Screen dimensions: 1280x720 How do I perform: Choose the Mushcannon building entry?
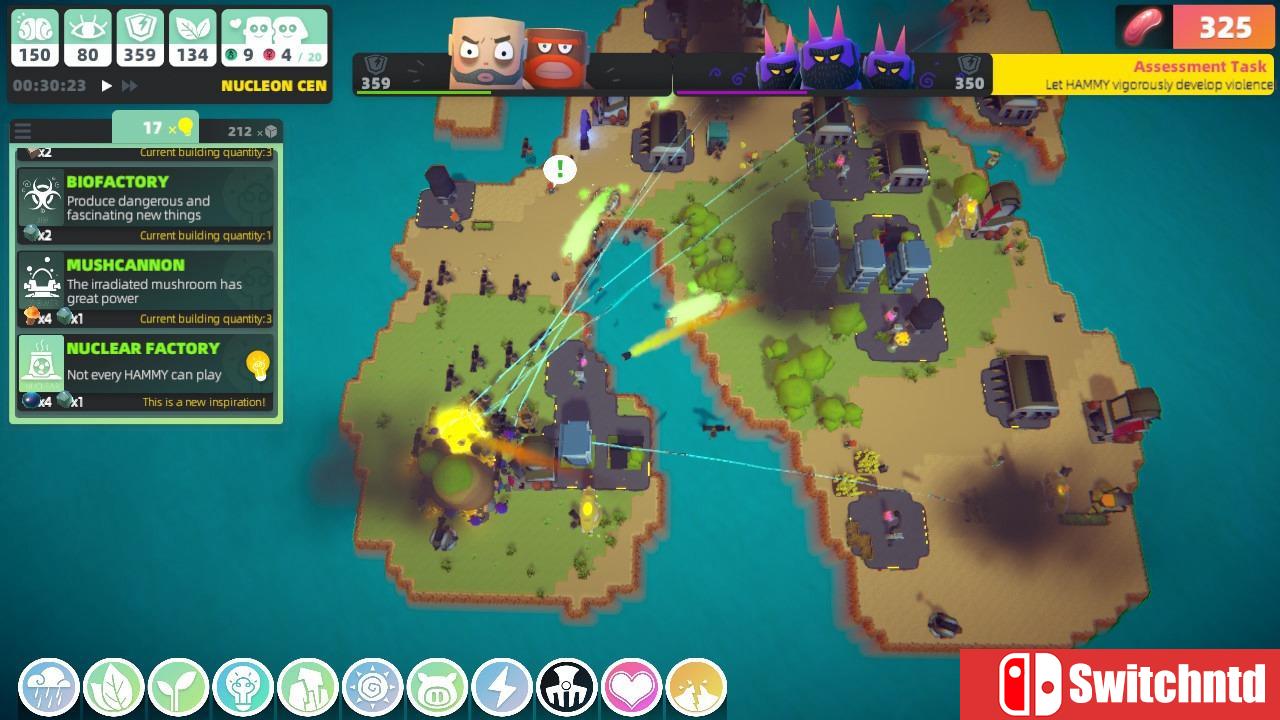[146, 288]
